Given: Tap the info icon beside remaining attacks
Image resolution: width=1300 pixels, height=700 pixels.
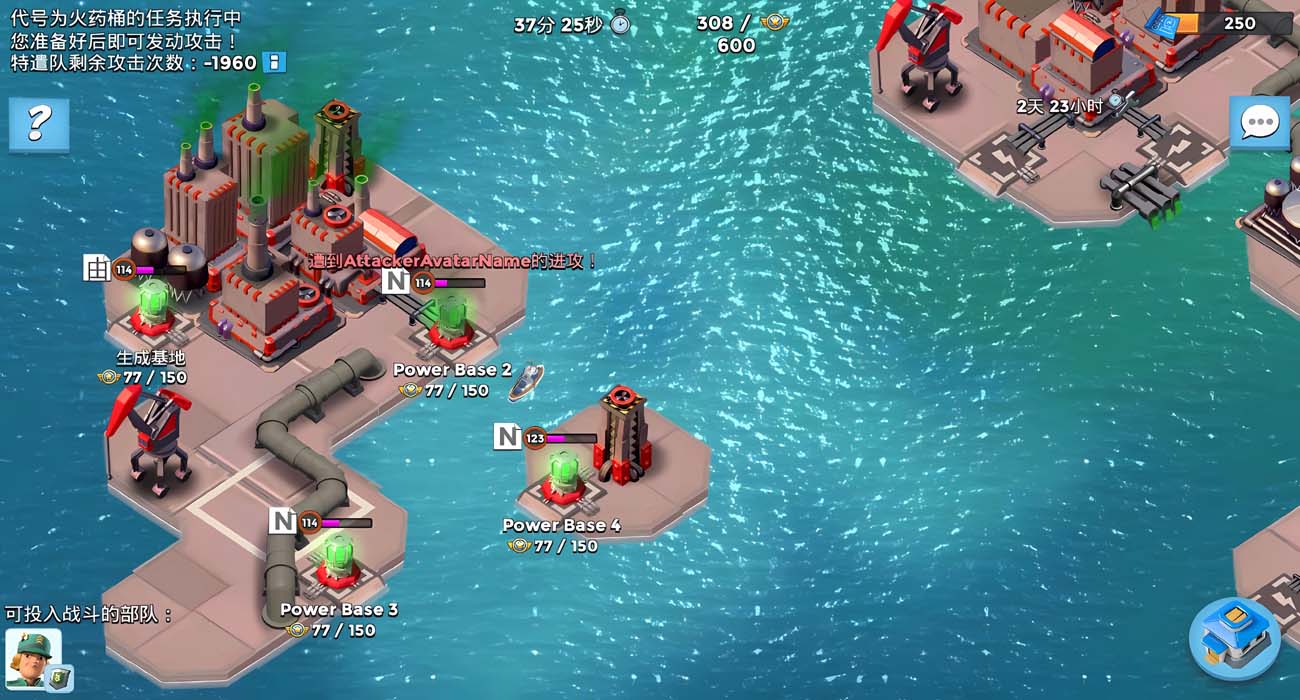Looking at the screenshot, I should [274, 63].
